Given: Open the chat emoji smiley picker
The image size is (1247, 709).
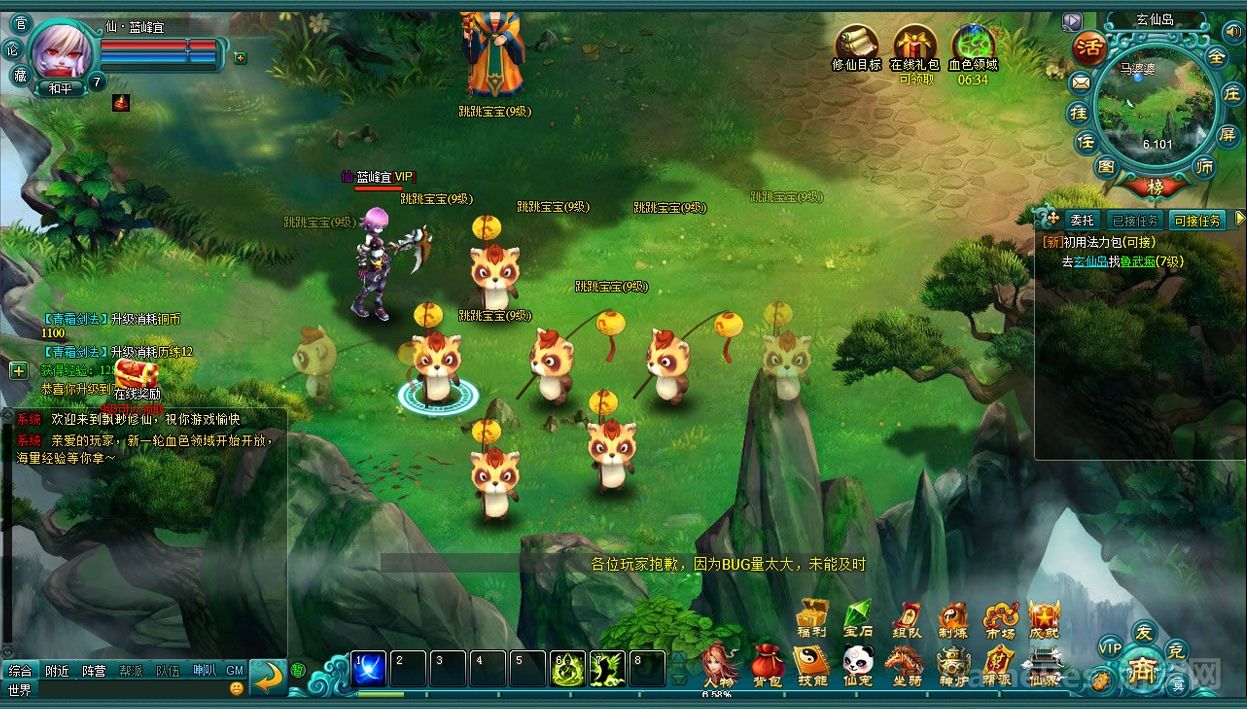Looking at the screenshot, I should click(236, 689).
